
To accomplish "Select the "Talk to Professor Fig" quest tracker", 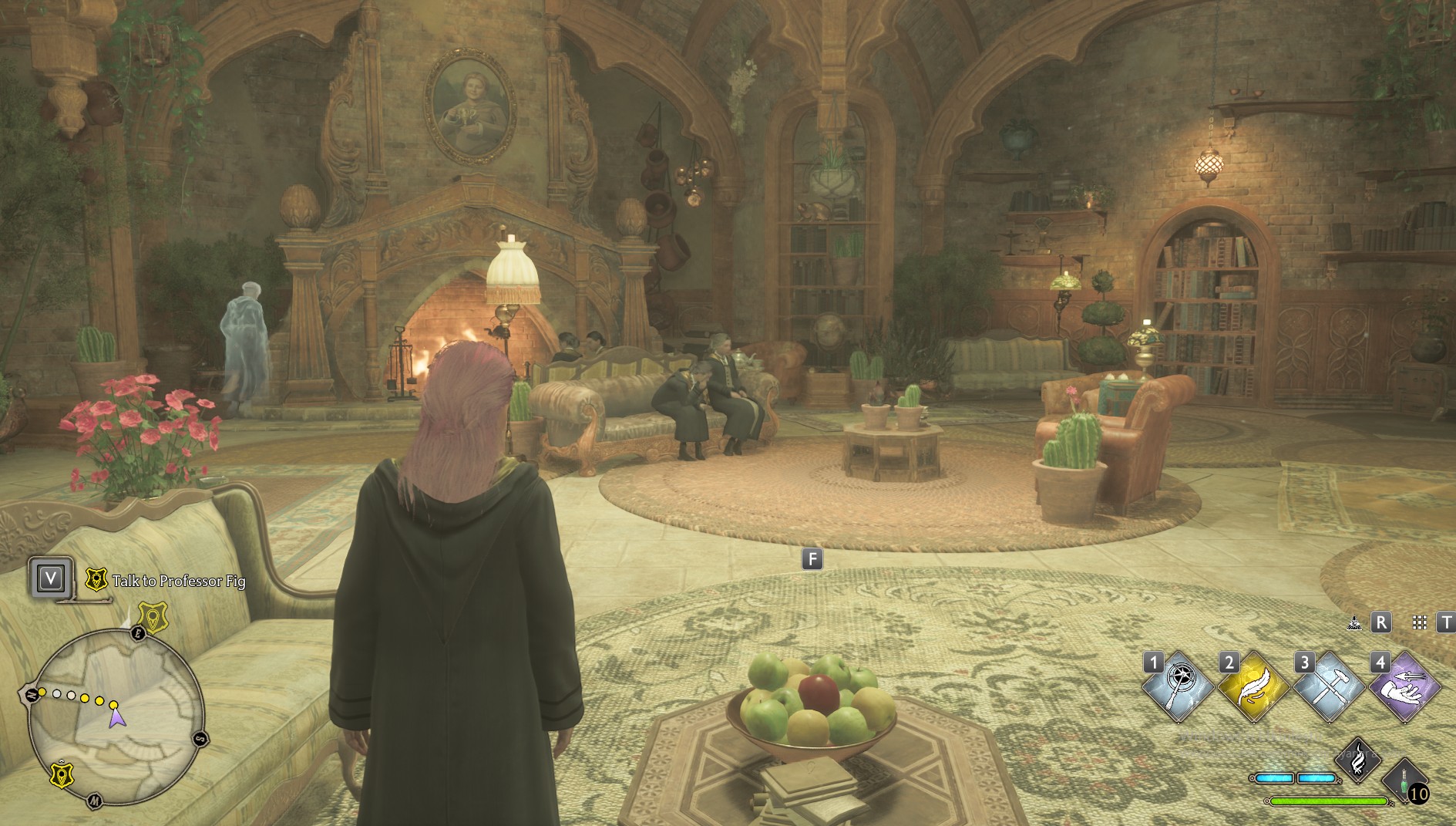I will [178, 581].
